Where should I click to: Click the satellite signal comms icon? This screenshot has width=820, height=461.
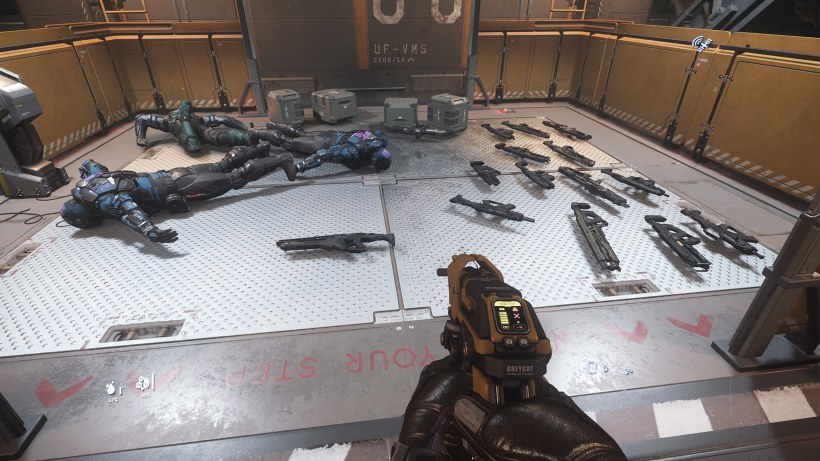(x=702, y=45)
